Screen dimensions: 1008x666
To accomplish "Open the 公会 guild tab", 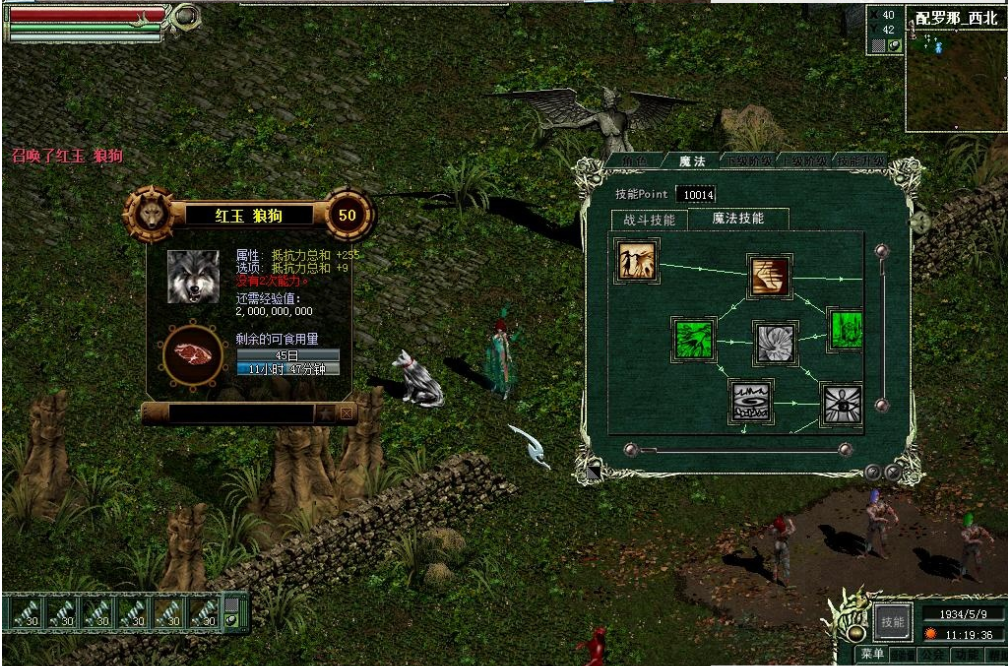I will [x=932, y=655].
